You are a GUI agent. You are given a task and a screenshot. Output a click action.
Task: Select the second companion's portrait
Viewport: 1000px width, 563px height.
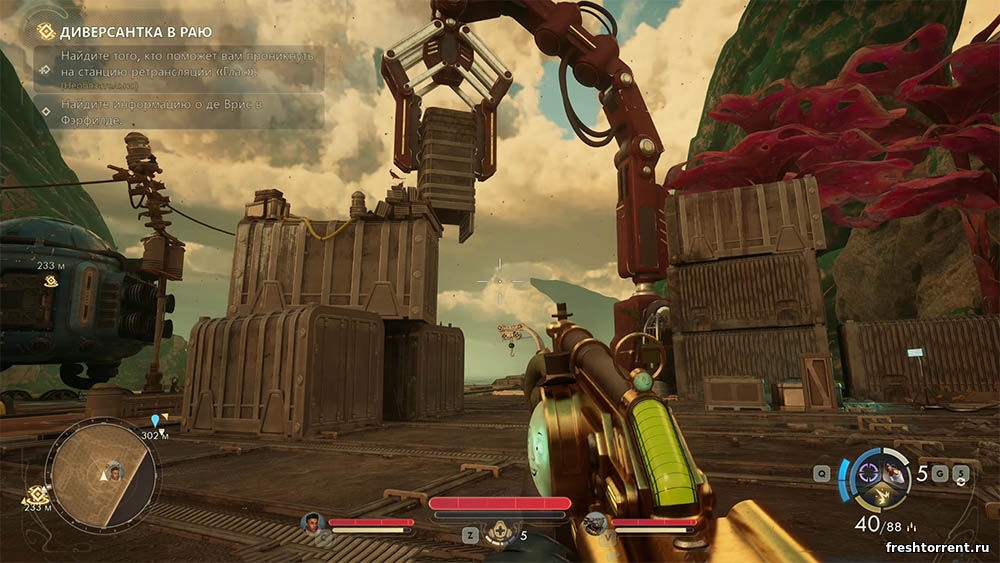pyautogui.click(x=596, y=522)
